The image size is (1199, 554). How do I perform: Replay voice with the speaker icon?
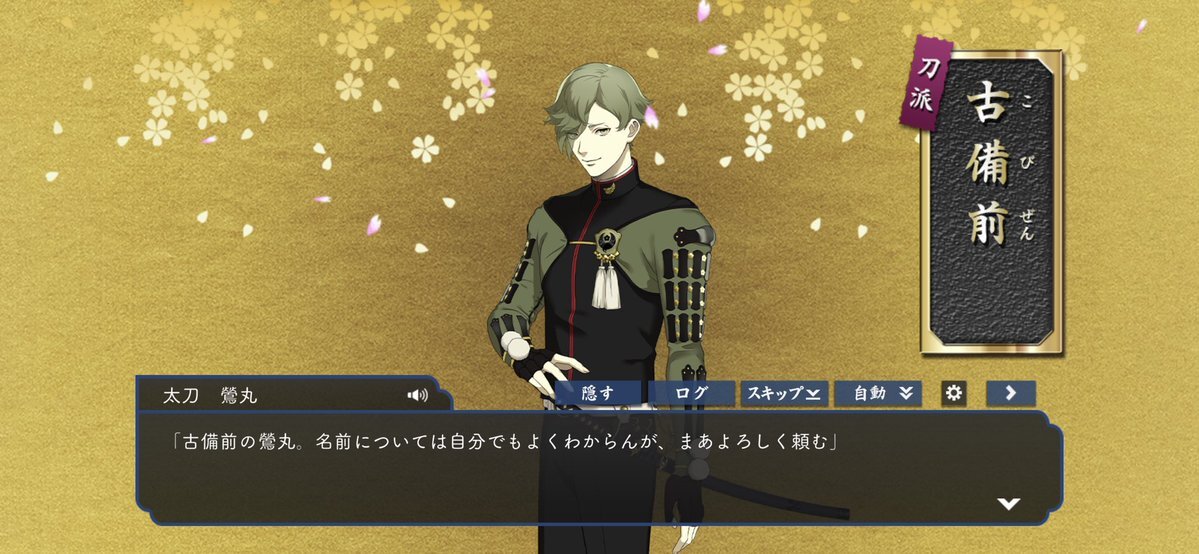[417, 395]
